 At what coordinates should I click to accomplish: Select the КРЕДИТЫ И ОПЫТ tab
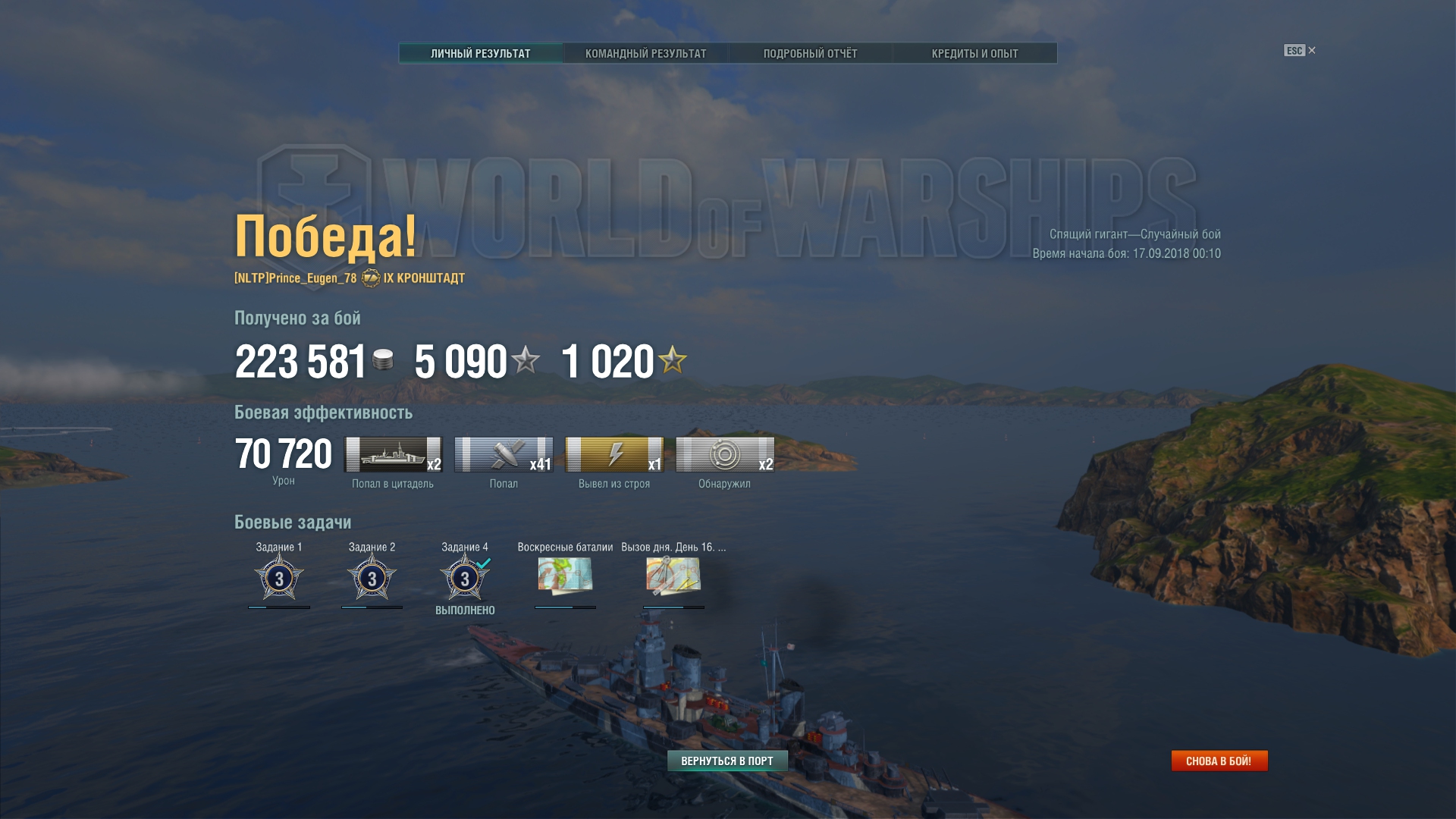click(974, 53)
